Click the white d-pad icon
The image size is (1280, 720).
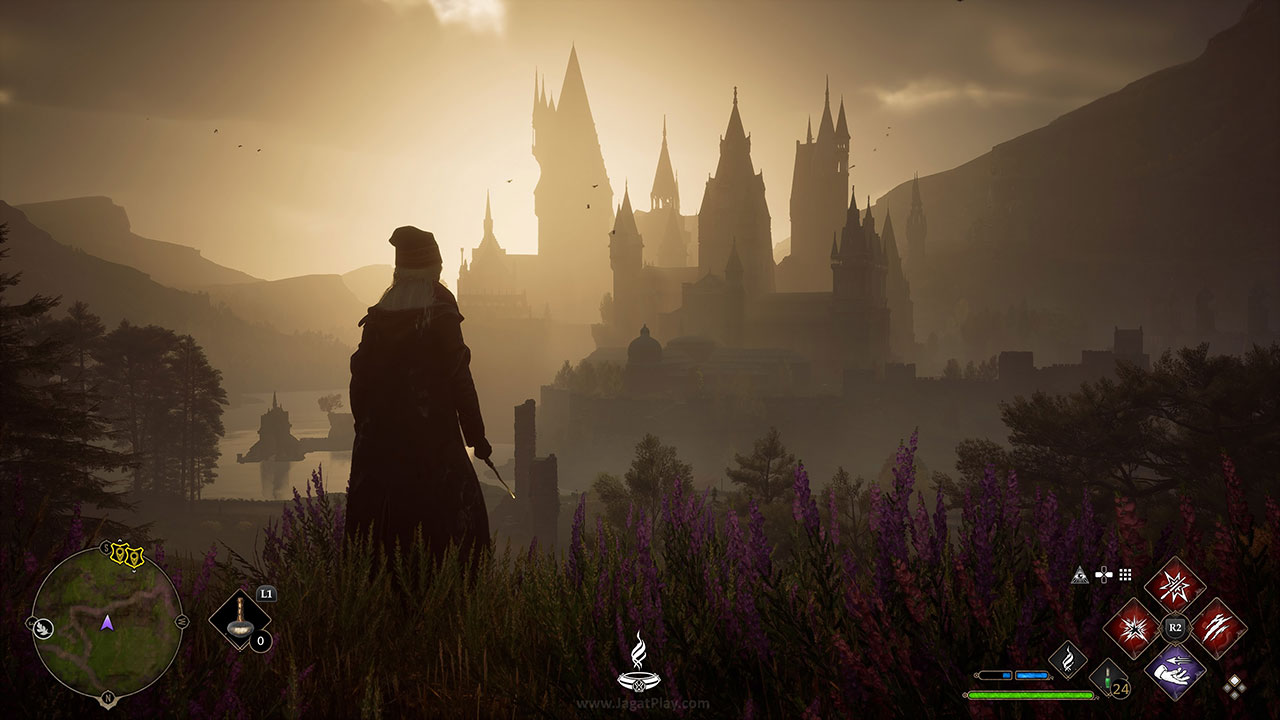click(x=1103, y=575)
